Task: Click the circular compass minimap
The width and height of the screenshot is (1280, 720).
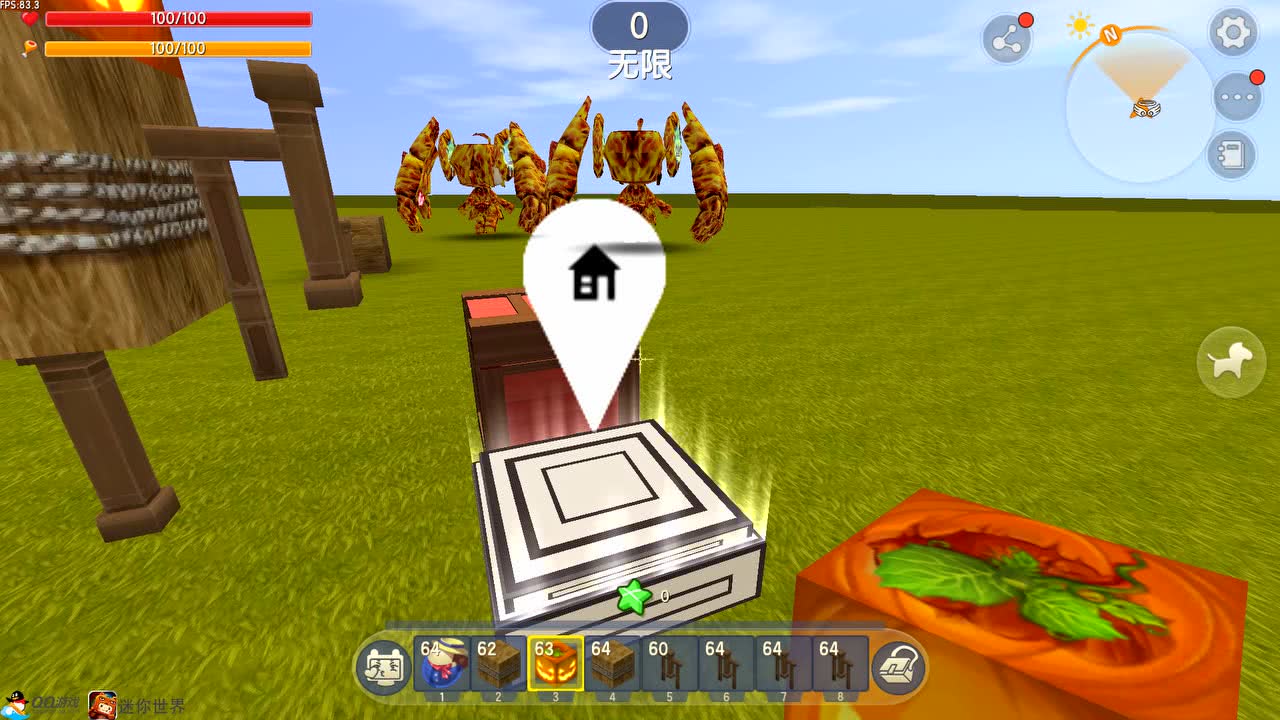Action: pos(1141,107)
